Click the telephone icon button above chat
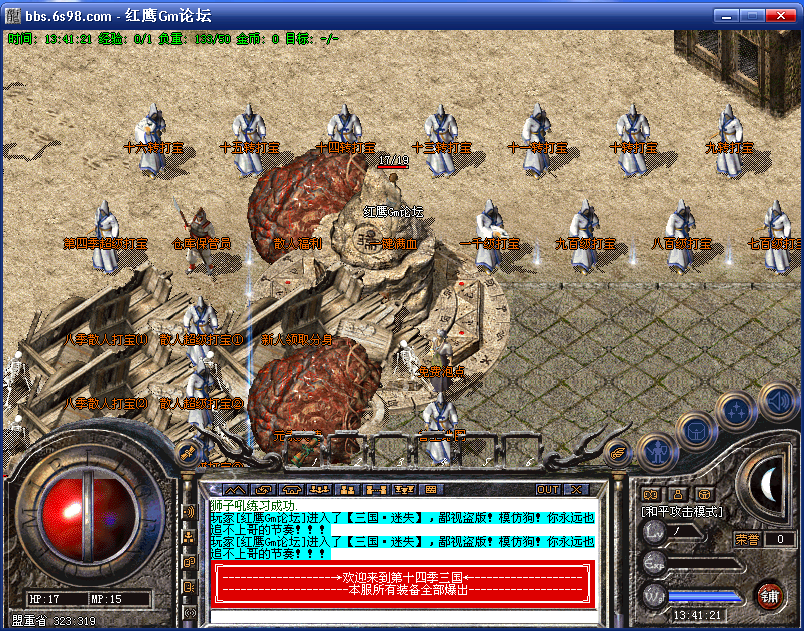Image resolution: width=804 pixels, height=631 pixels. (x=291, y=489)
